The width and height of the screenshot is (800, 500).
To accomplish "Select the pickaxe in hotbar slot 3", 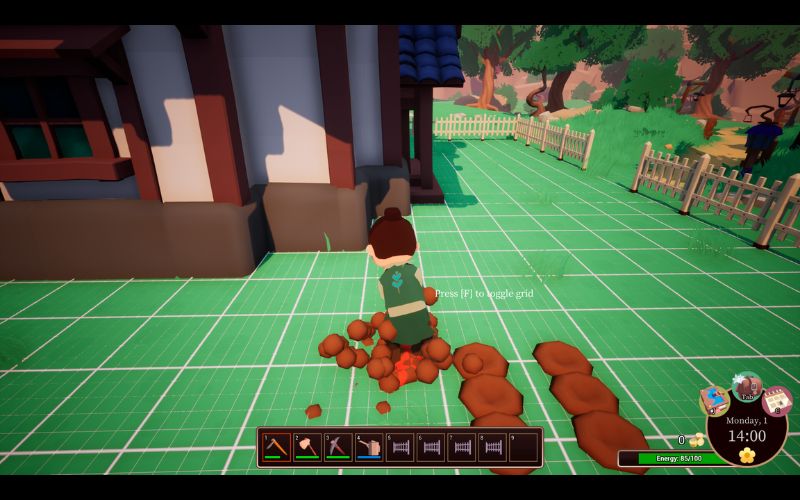I will tap(338, 447).
